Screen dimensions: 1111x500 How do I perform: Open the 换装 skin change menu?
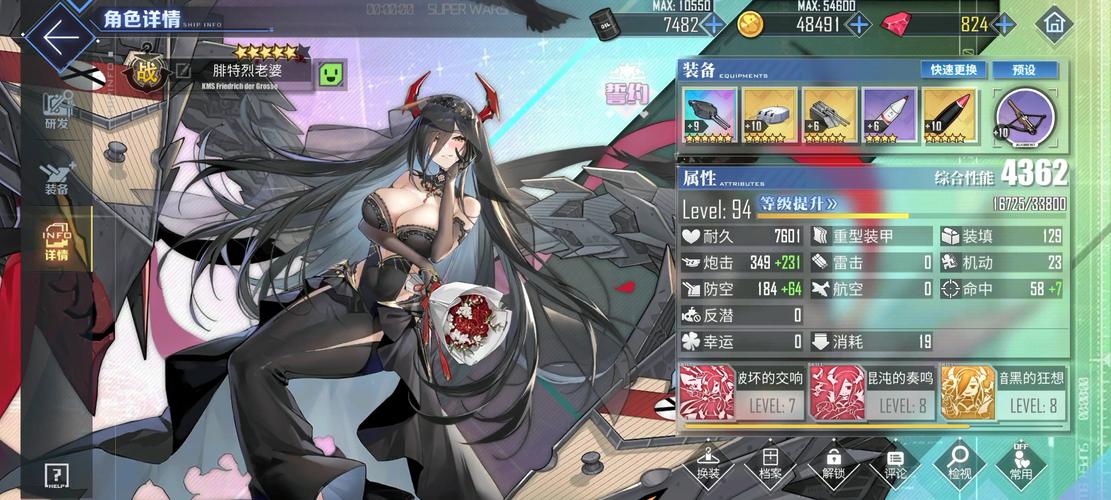(709, 463)
